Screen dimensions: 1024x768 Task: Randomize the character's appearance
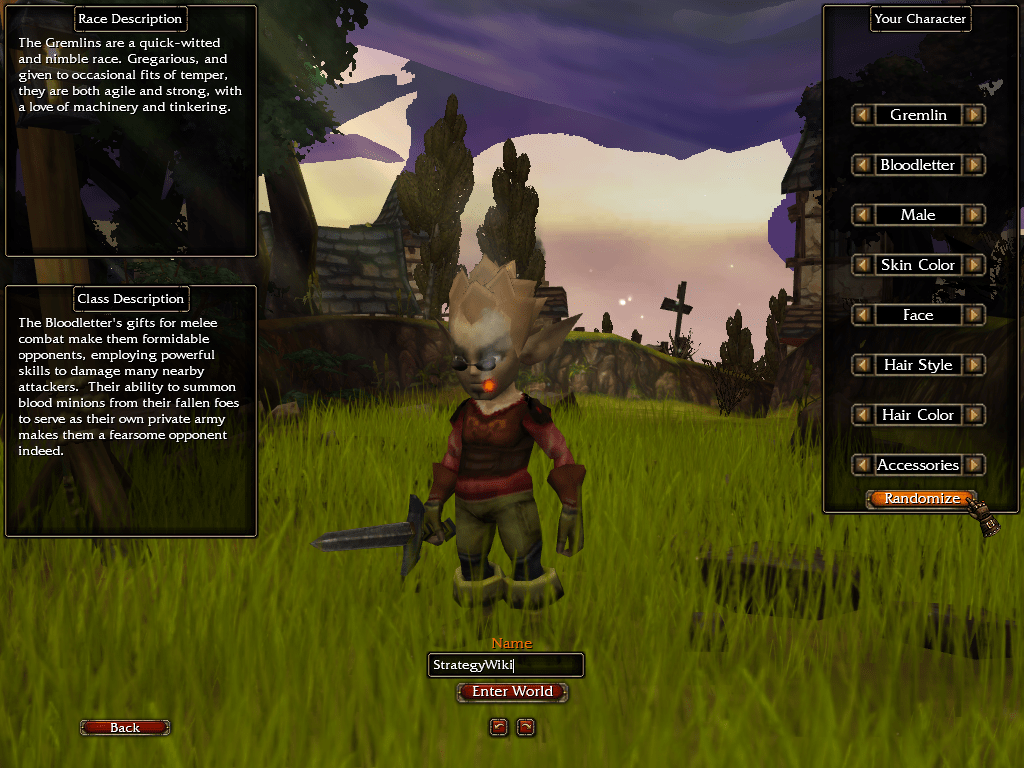pyautogui.click(x=920, y=498)
